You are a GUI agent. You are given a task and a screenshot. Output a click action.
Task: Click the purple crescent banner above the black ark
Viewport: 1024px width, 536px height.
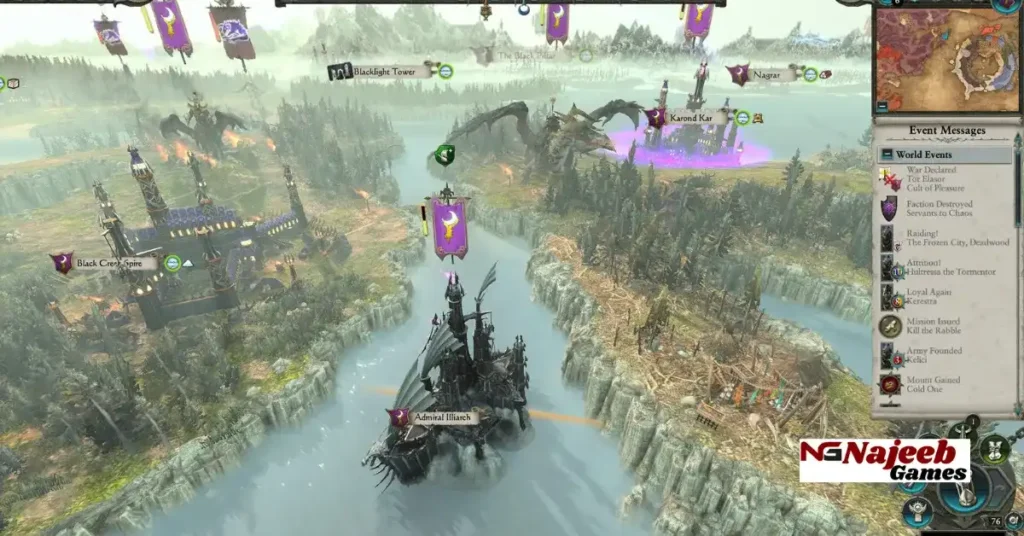[x=449, y=227]
